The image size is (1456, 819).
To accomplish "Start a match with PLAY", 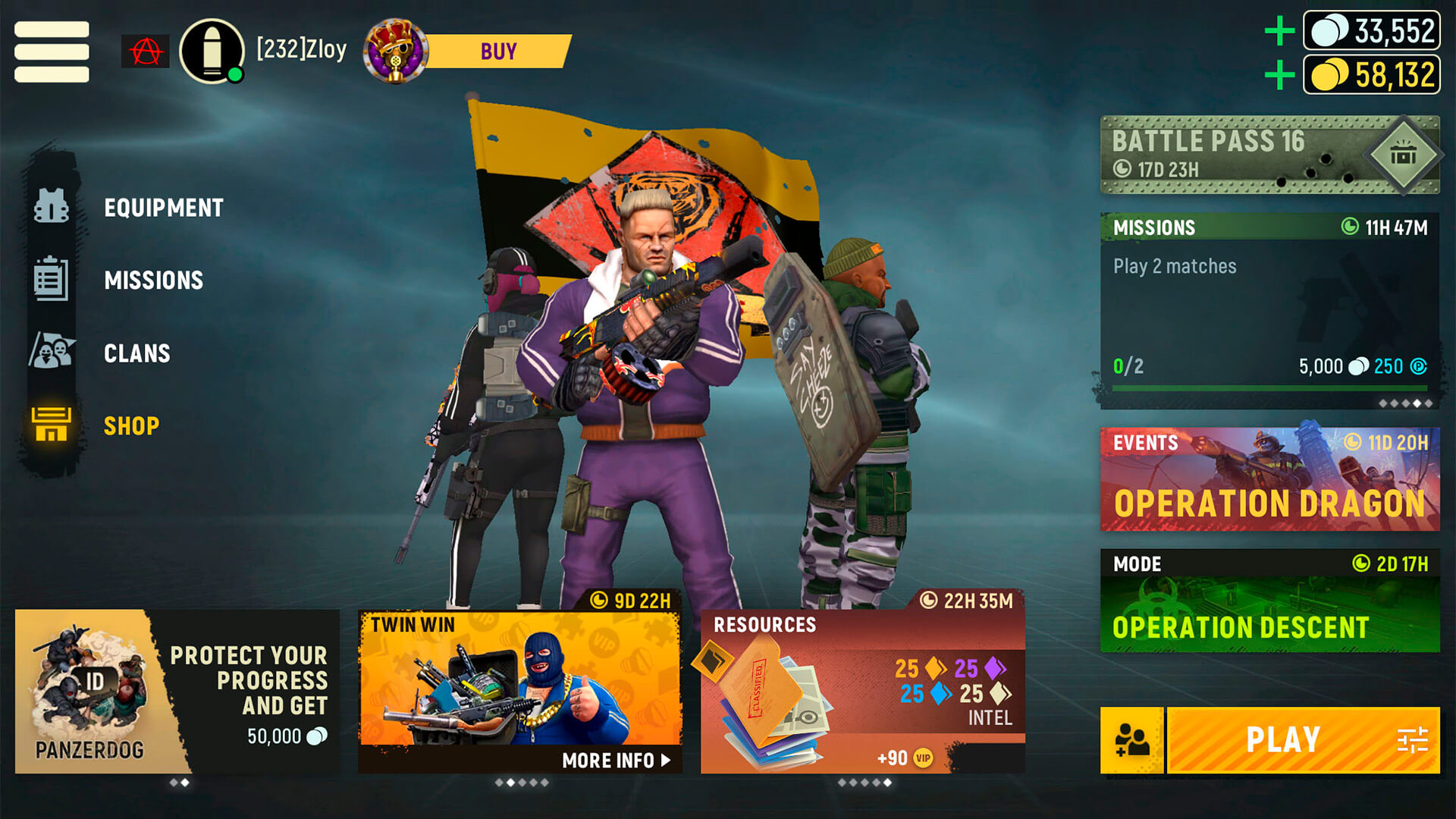I will click(x=1282, y=740).
